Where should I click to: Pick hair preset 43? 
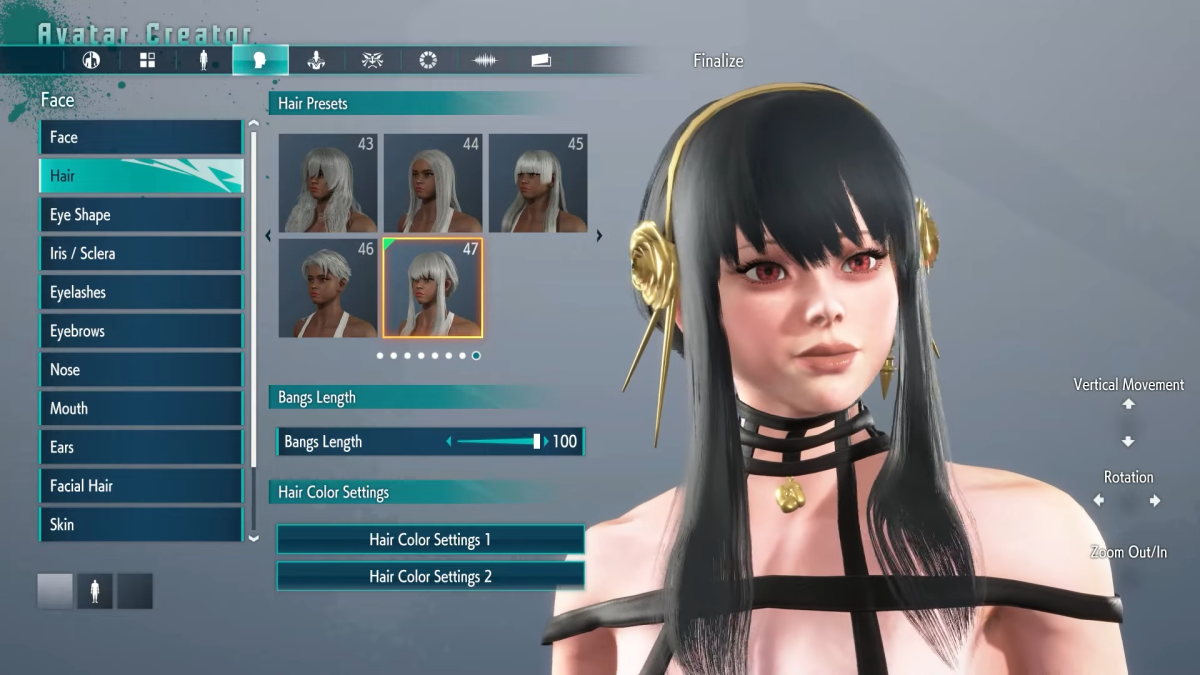pos(327,183)
